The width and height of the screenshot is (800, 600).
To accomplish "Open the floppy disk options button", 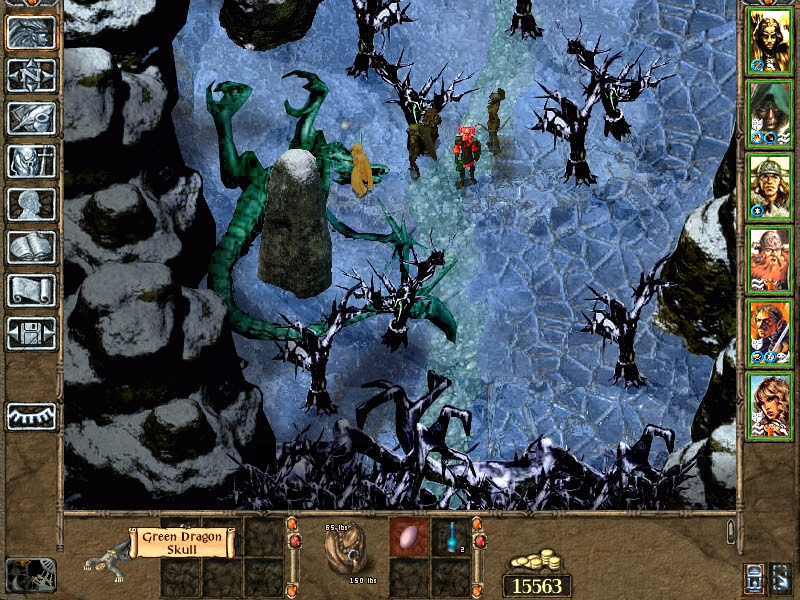I will 31,333.
